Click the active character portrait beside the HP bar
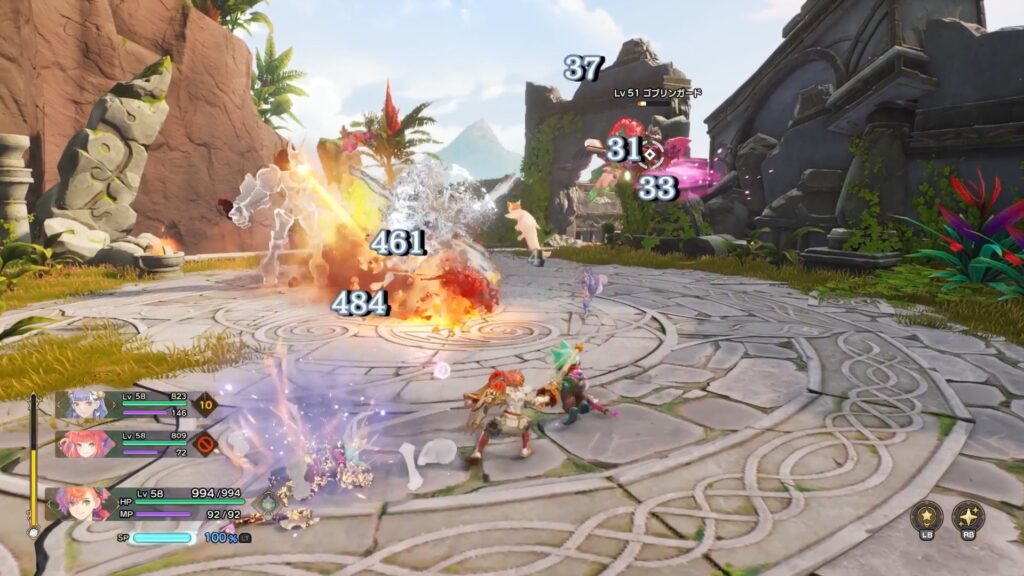This screenshot has height=576, width=1024. coord(82,503)
